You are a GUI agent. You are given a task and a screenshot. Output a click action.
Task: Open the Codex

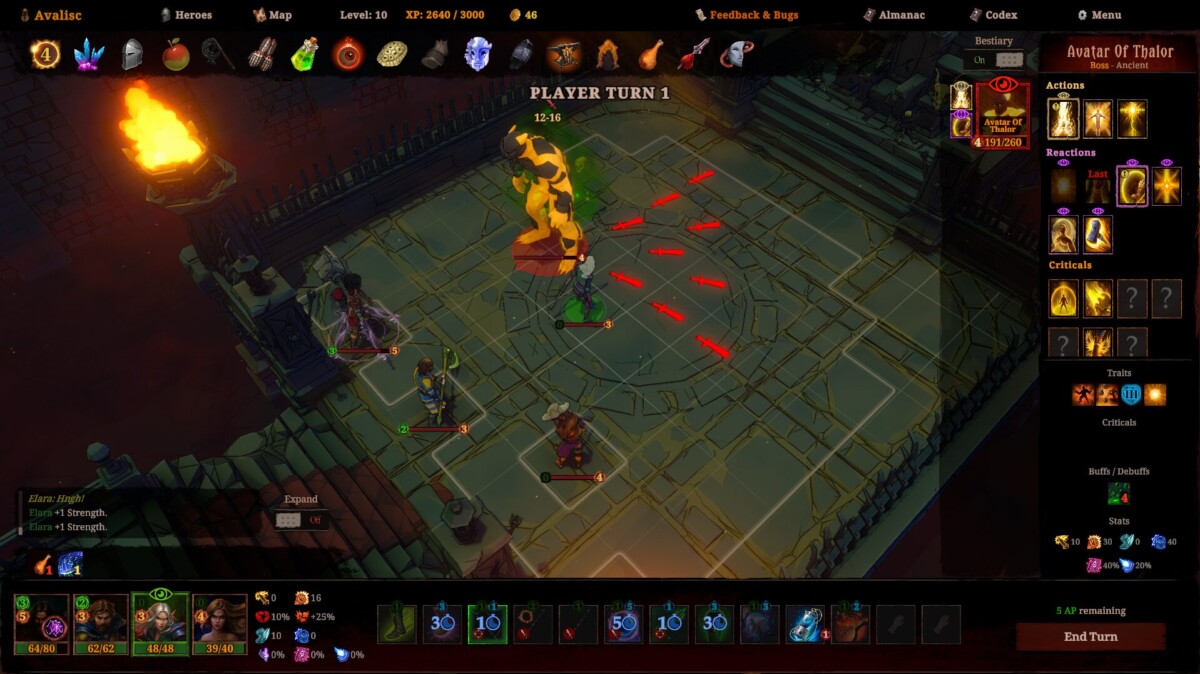(x=993, y=15)
